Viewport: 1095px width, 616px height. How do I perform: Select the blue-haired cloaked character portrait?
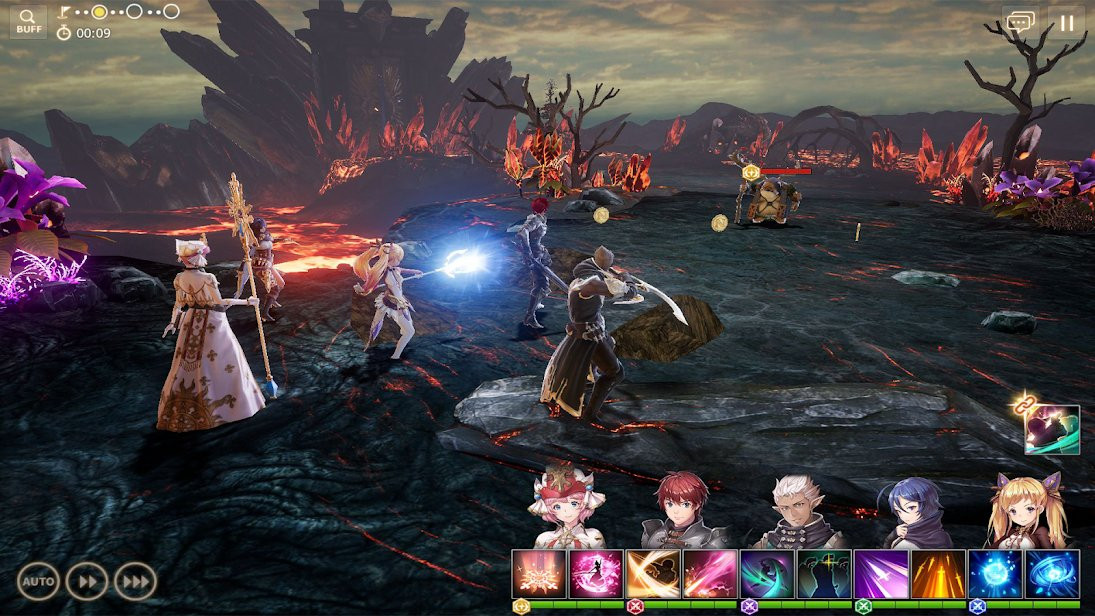909,512
